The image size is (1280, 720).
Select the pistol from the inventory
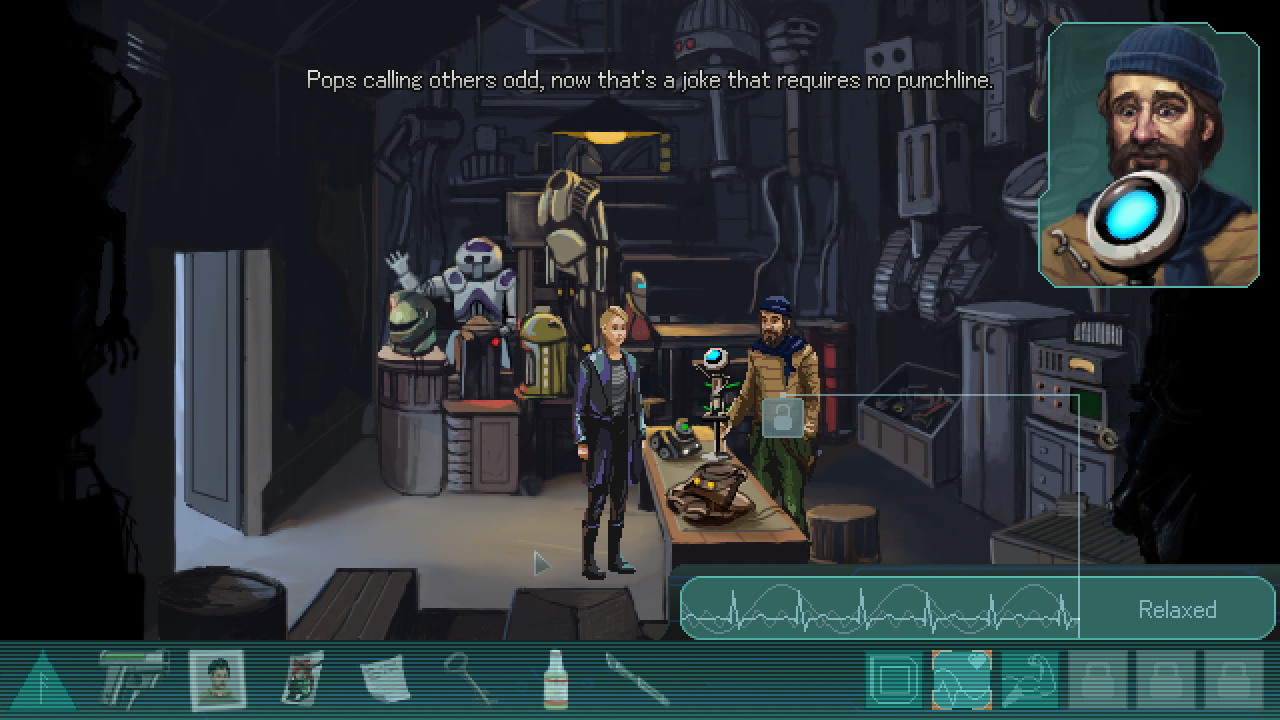134,681
